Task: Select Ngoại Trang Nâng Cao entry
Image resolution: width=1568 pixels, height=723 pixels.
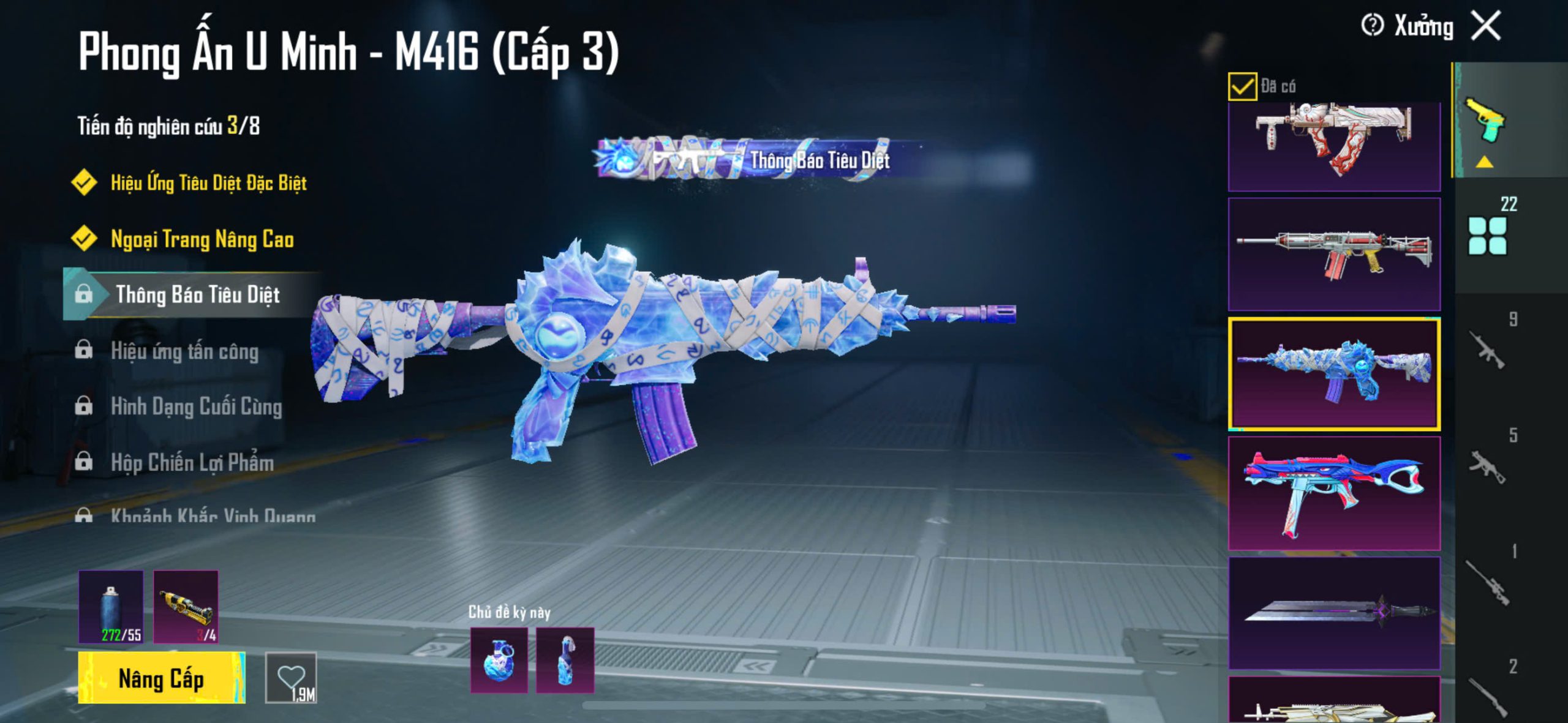Action: click(x=202, y=239)
